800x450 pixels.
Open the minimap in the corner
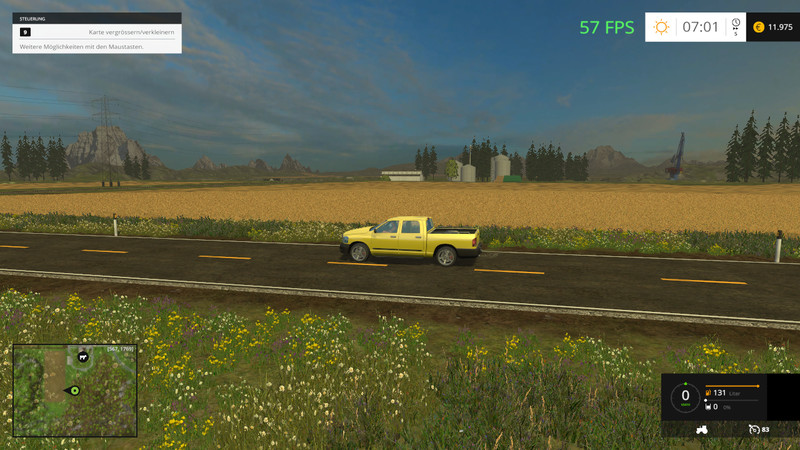pyautogui.click(x=75, y=390)
